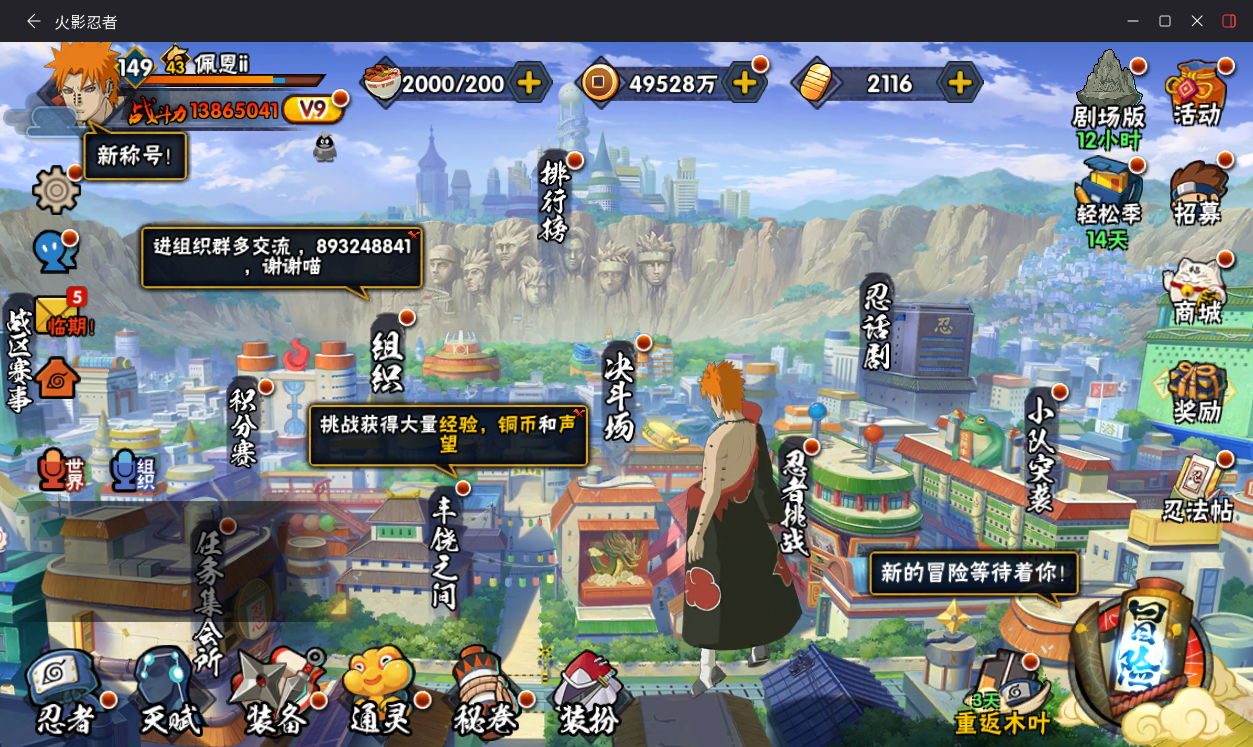This screenshot has height=747, width=1253.
Task: Open the 活动 events panel
Action: click(x=1197, y=93)
